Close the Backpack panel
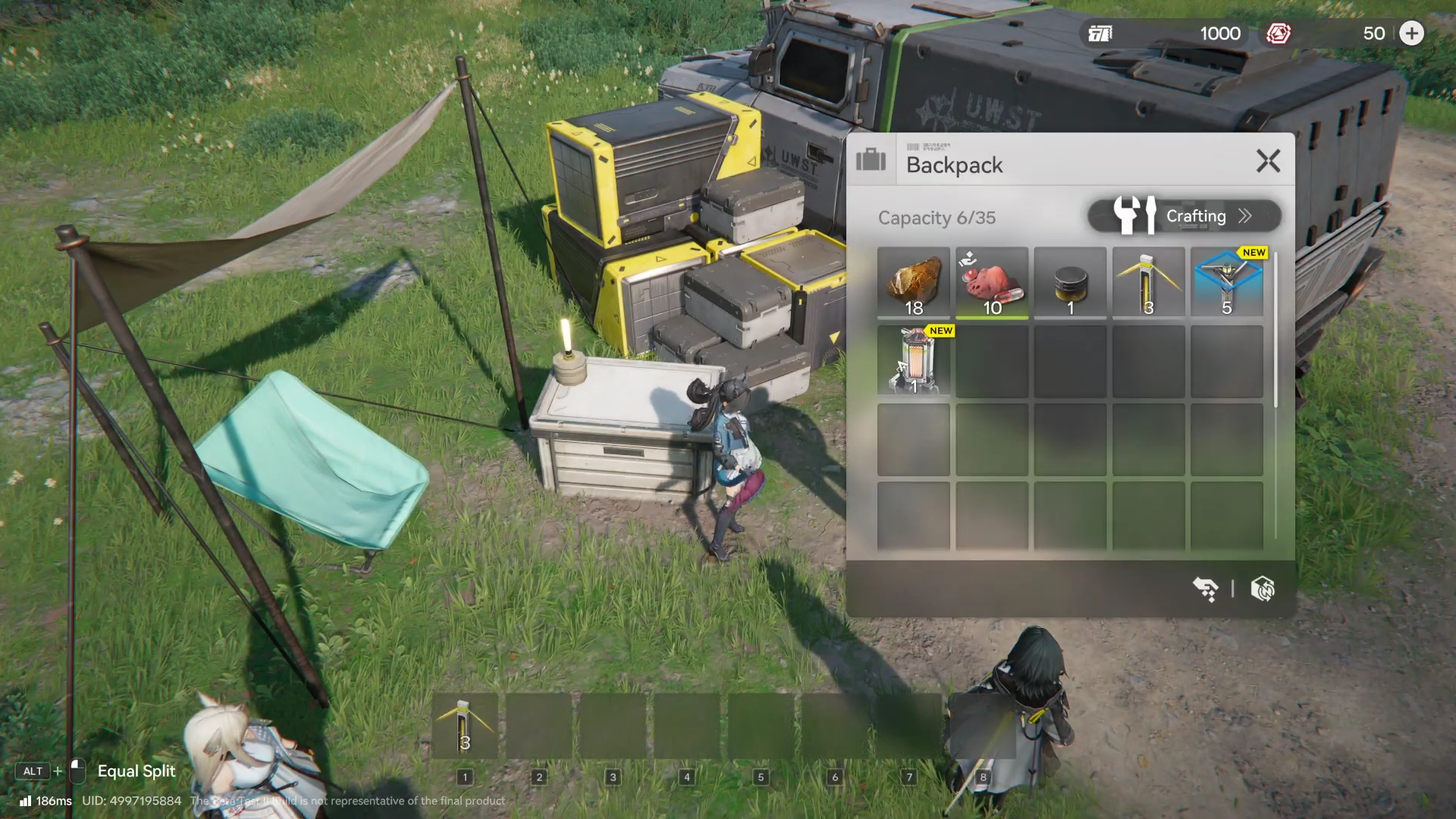Image resolution: width=1456 pixels, height=819 pixels. (x=1268, y=161)
